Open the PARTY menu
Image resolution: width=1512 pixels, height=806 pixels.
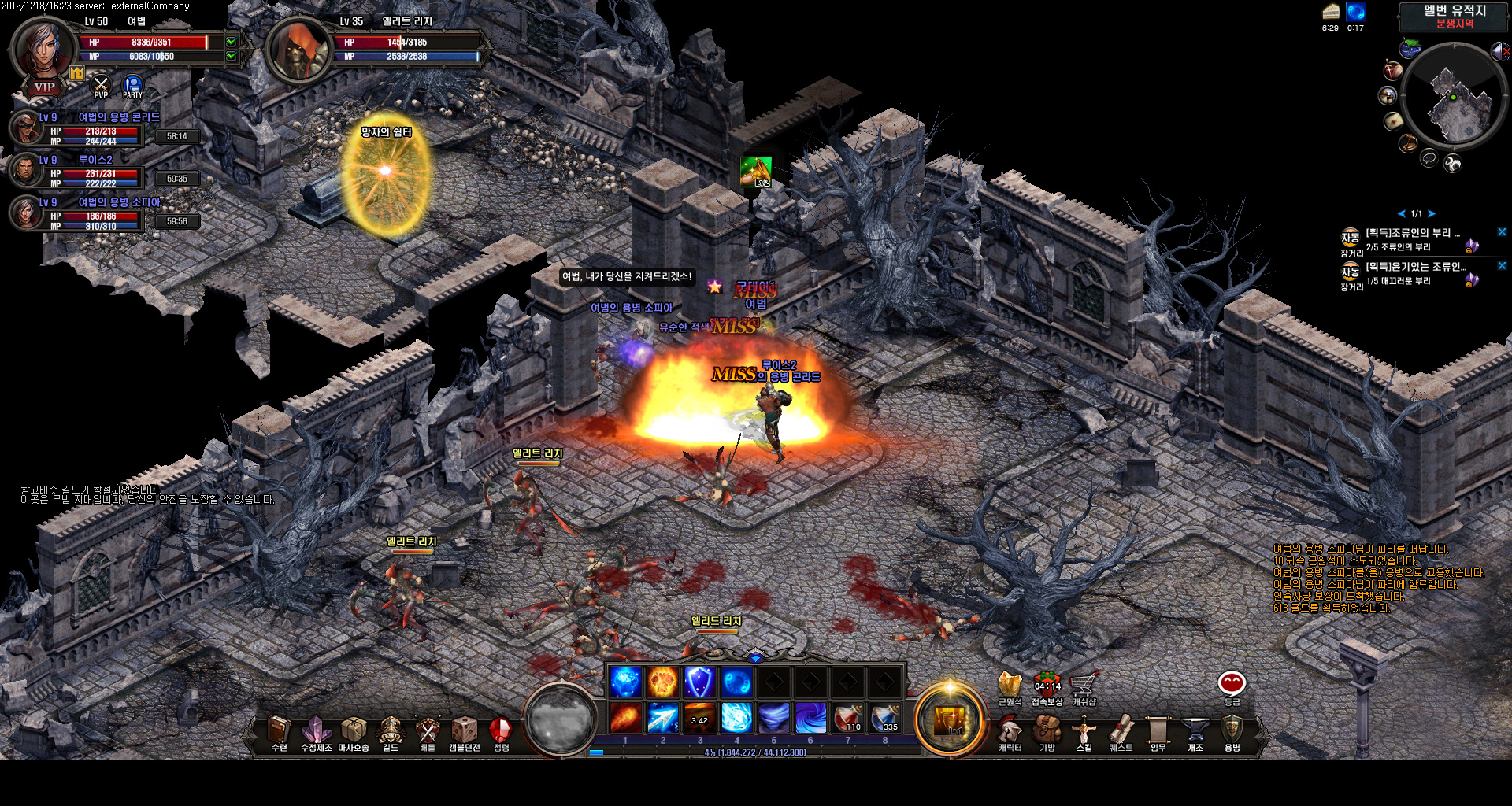click(x=132, y=85)
